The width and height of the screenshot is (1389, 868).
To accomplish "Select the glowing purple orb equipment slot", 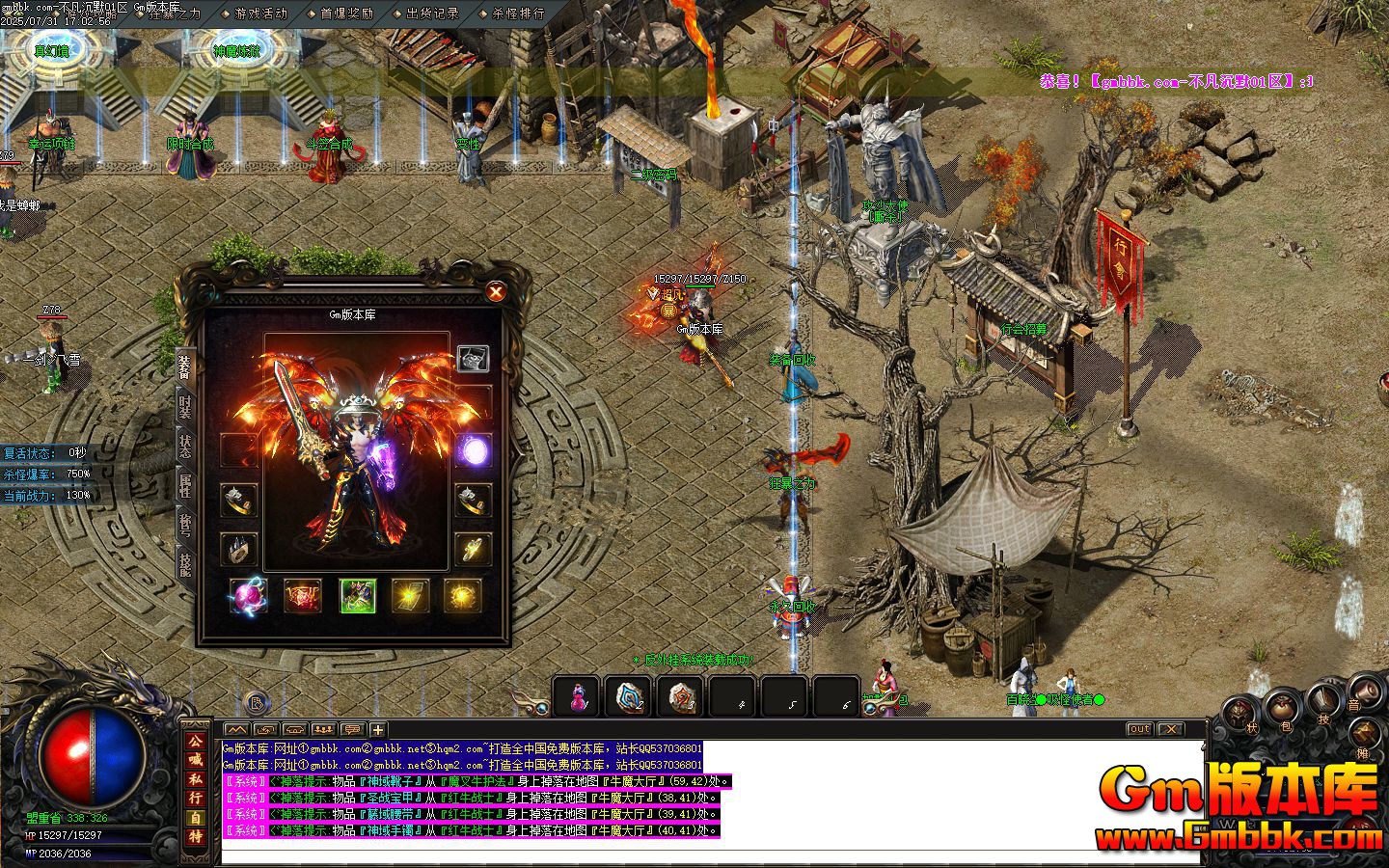I will [x=474, y=450].
